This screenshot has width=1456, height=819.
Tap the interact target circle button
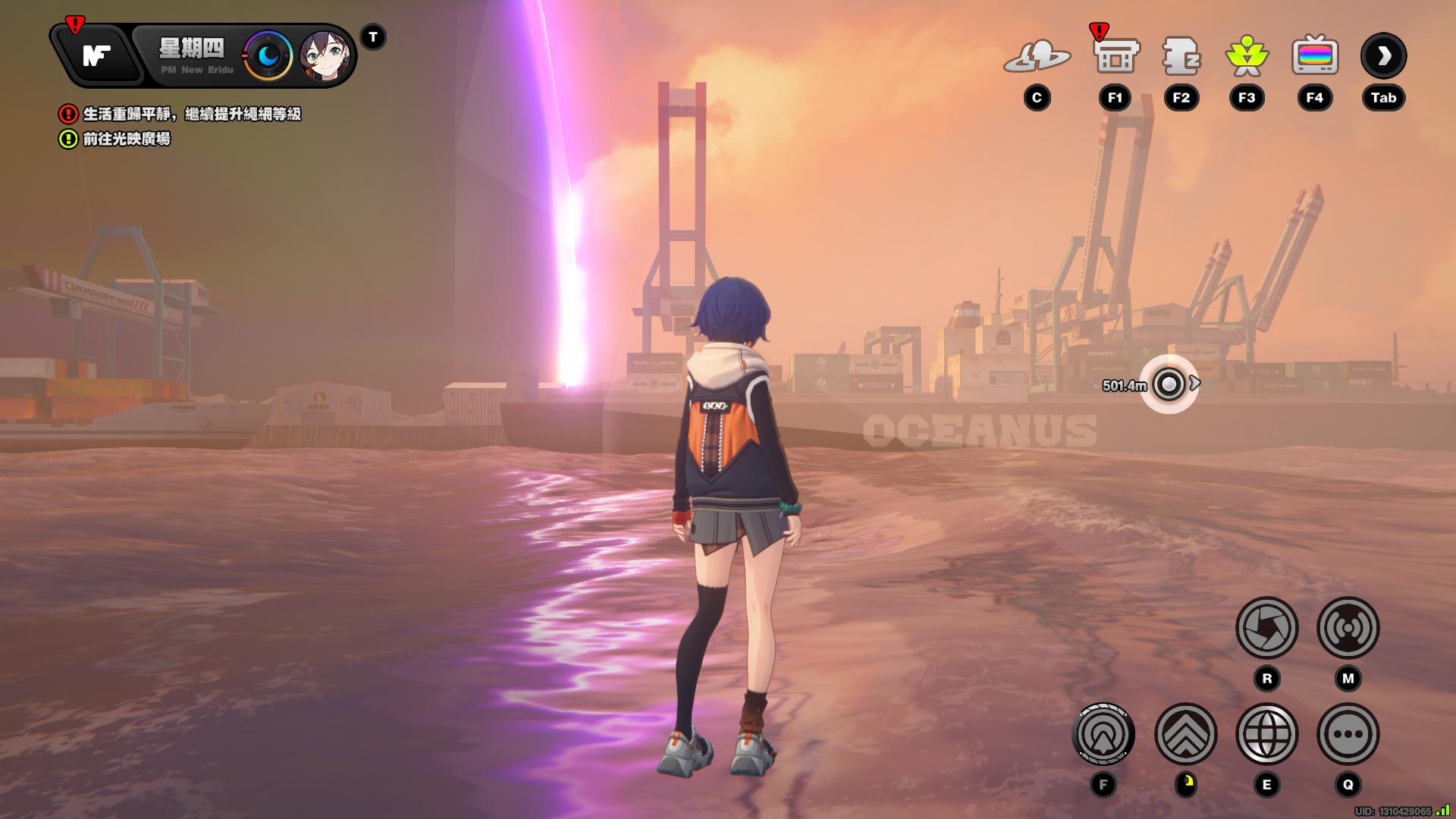point(1103,734)
